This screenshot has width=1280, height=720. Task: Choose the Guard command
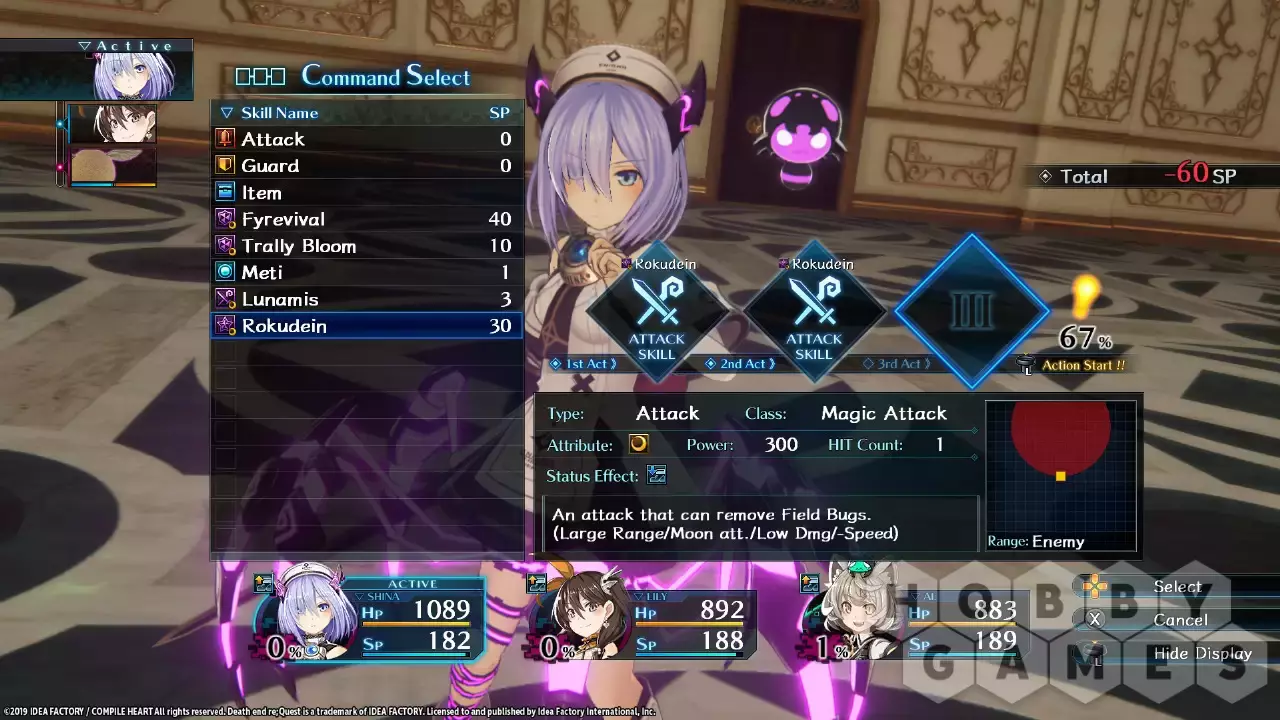[x=366, y=166]
